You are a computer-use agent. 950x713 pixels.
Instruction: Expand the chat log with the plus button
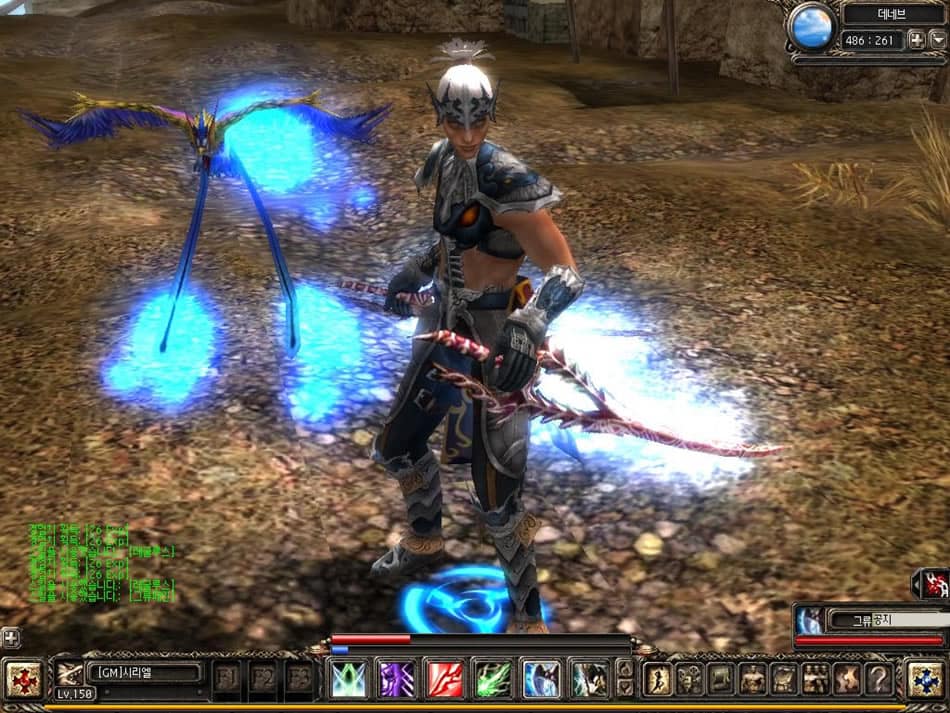(10, 636)
